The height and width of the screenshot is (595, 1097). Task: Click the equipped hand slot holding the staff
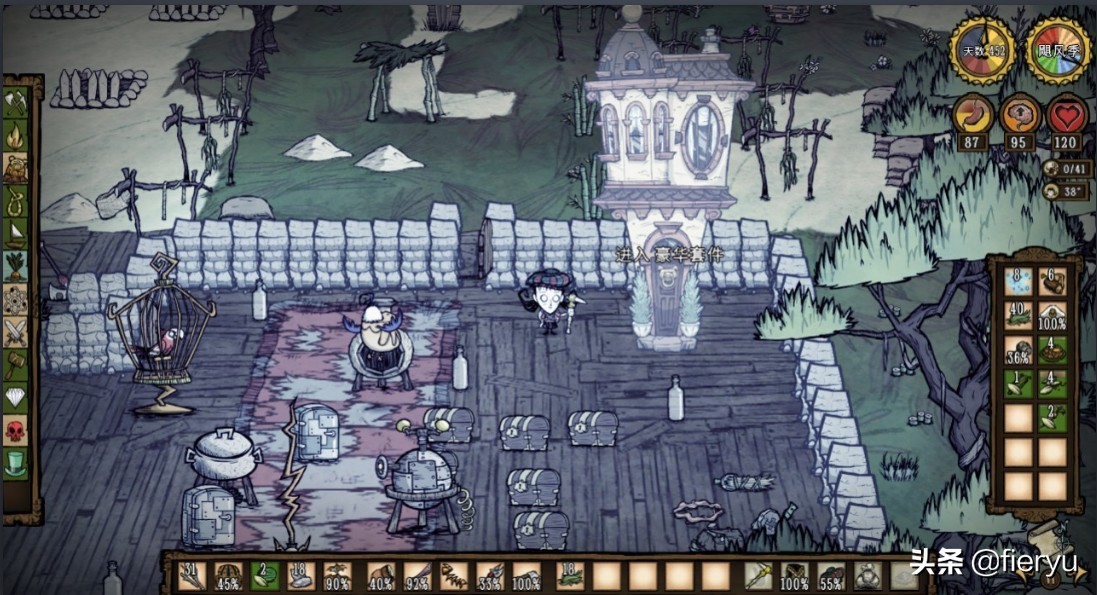(x=758, y=576)
